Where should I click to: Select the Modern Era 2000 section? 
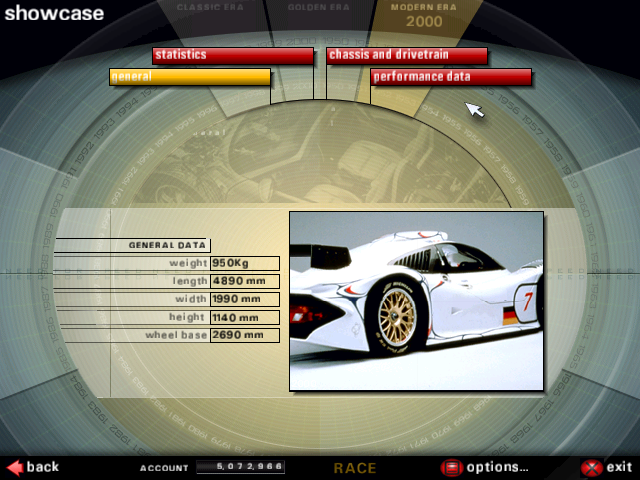(x=424, y=14)
